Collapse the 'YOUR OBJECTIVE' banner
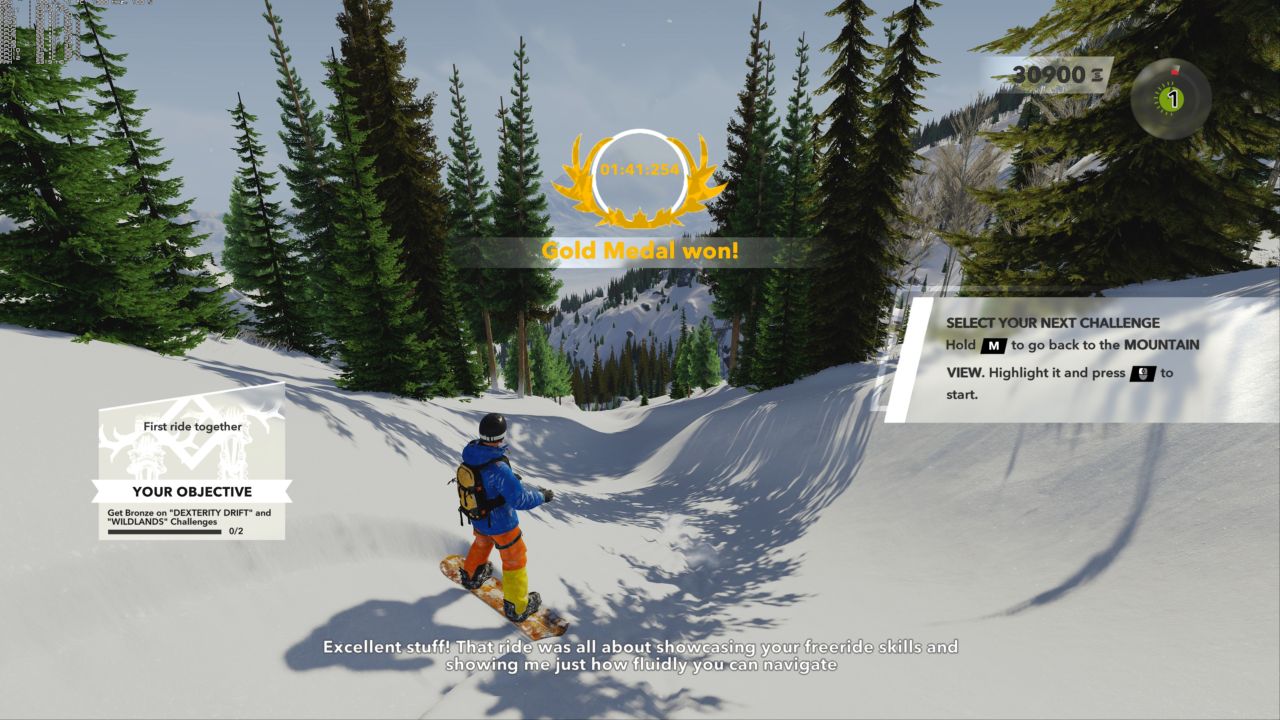Image resolution: width=1280 pixels, height=720 pixels. (x=192, y=492)
